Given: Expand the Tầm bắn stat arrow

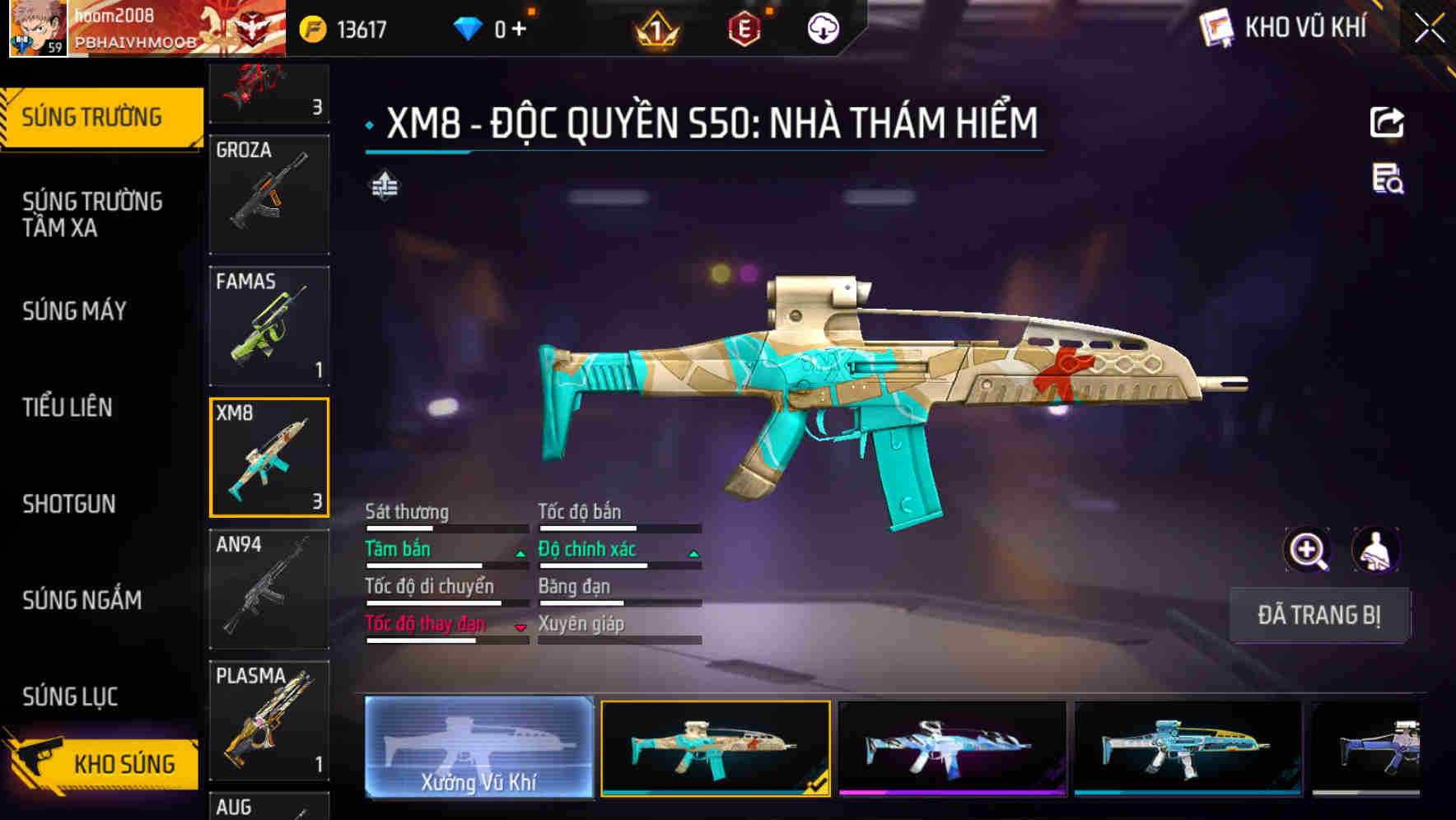Looking at the screenshot, I should tap(520, 553).
